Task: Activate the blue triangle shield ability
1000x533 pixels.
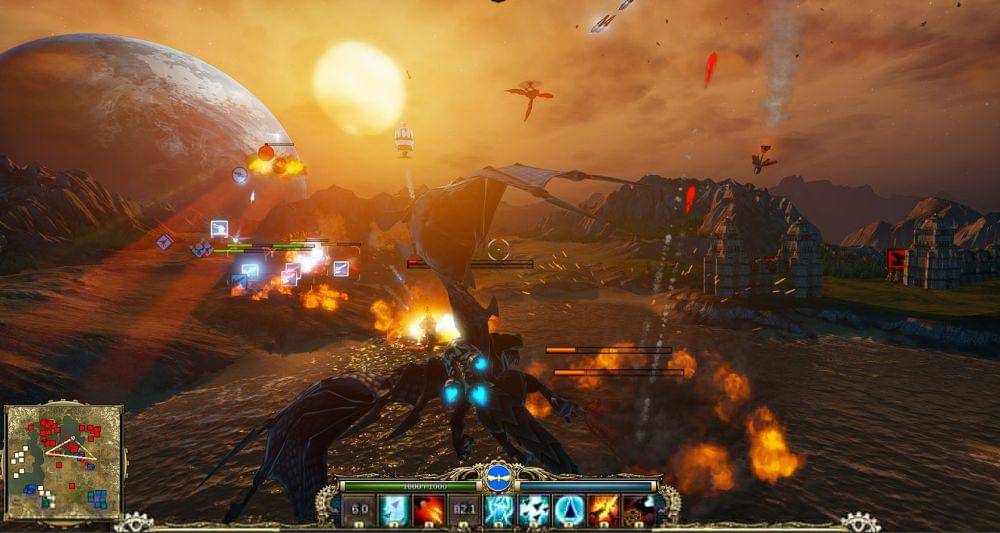Action: point(569,510)
